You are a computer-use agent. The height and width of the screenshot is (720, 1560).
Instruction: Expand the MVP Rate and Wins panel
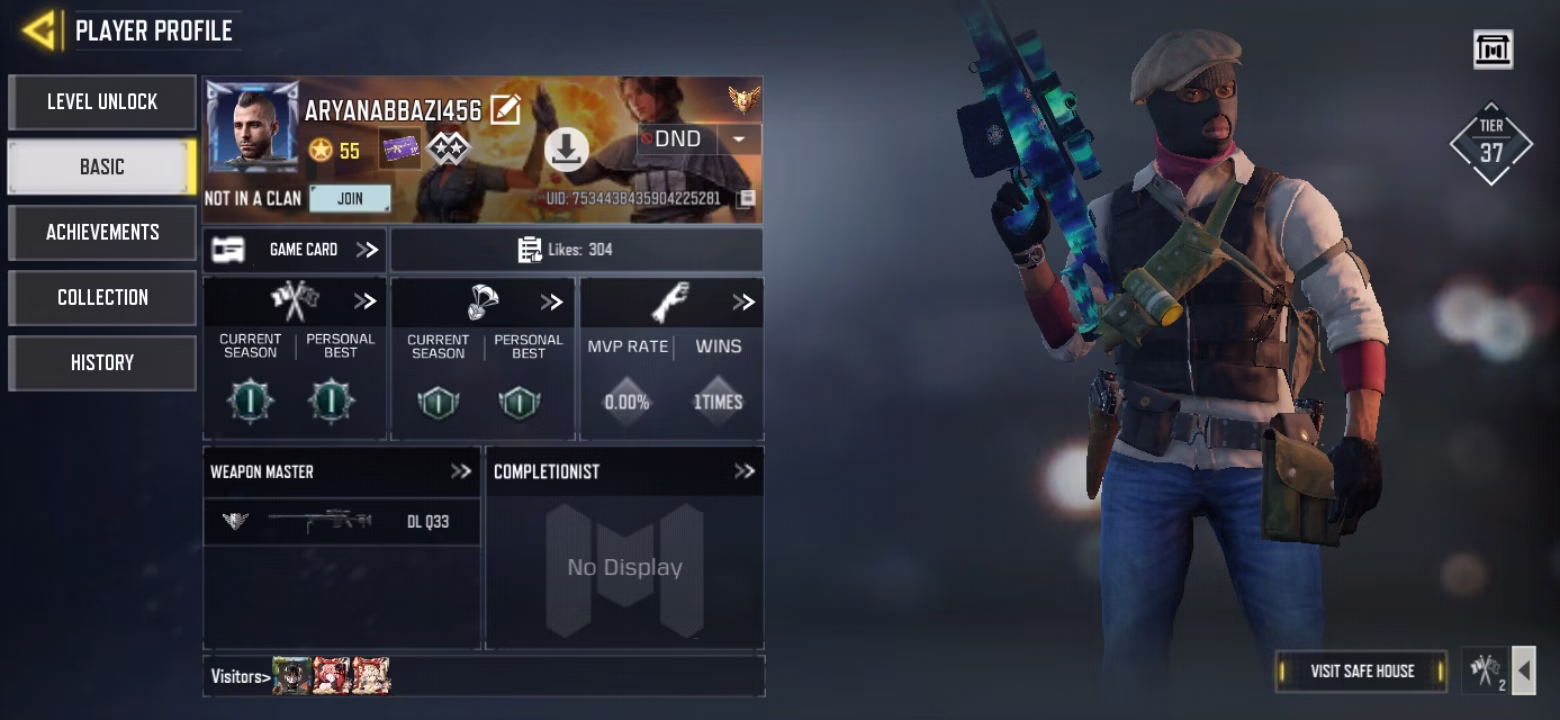coord(743,302)
